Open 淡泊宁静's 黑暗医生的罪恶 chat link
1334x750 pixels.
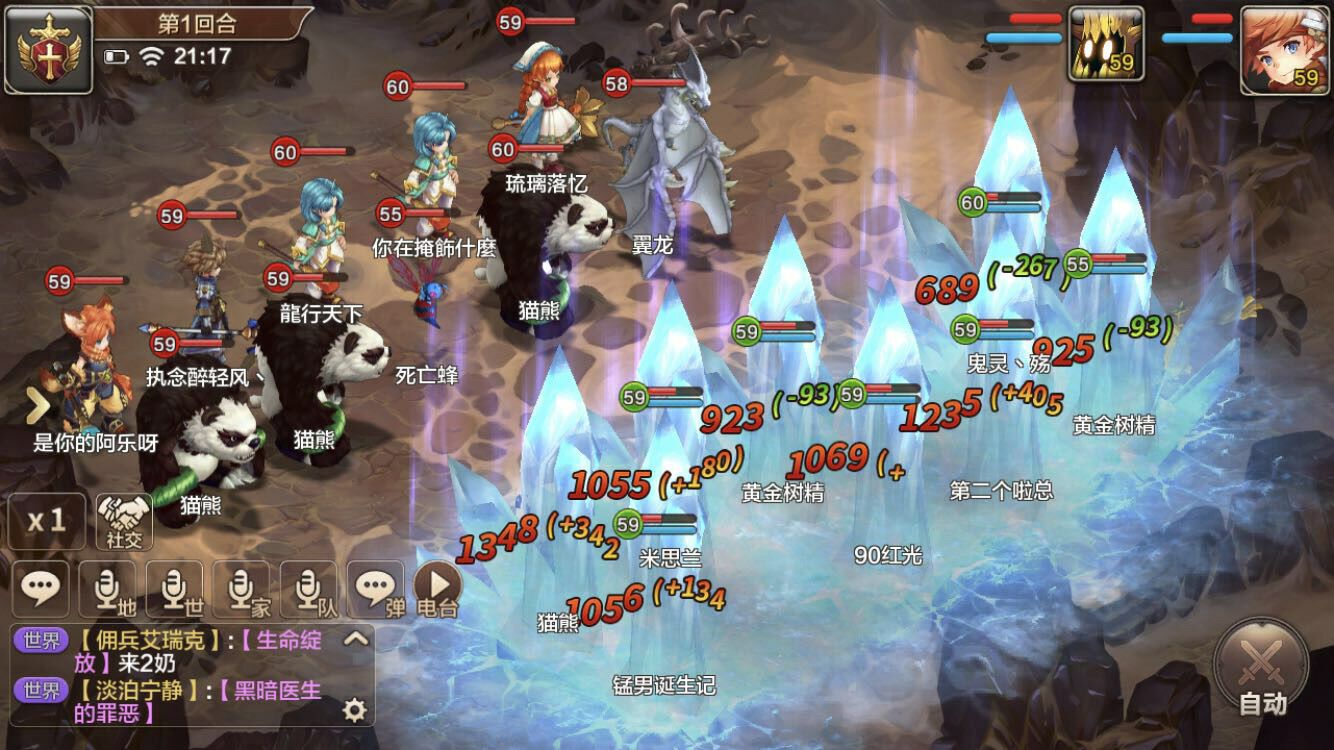tap(190, 701)
